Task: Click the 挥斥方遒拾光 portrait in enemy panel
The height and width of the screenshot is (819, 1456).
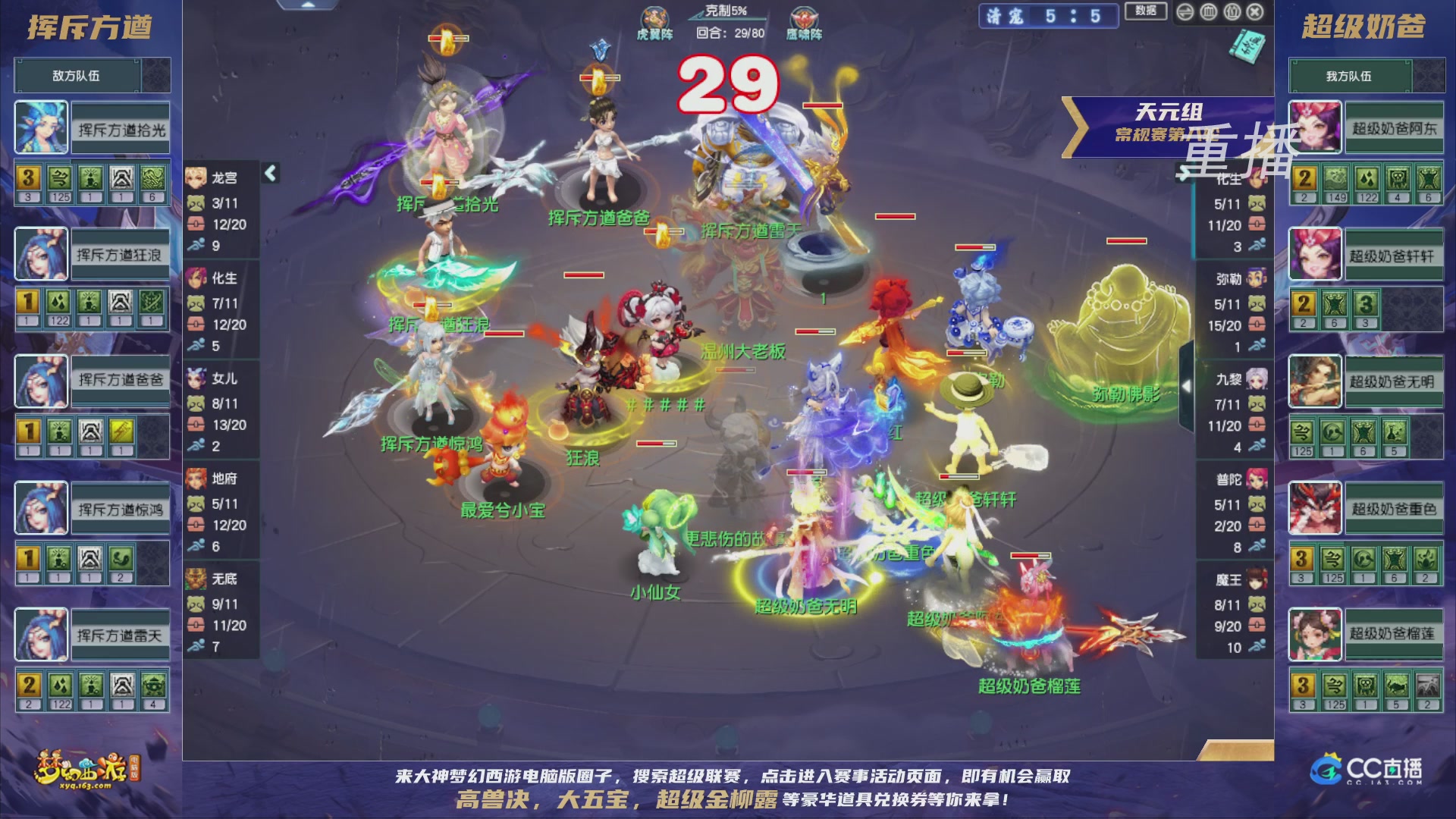Action: [x=41, y=127]
